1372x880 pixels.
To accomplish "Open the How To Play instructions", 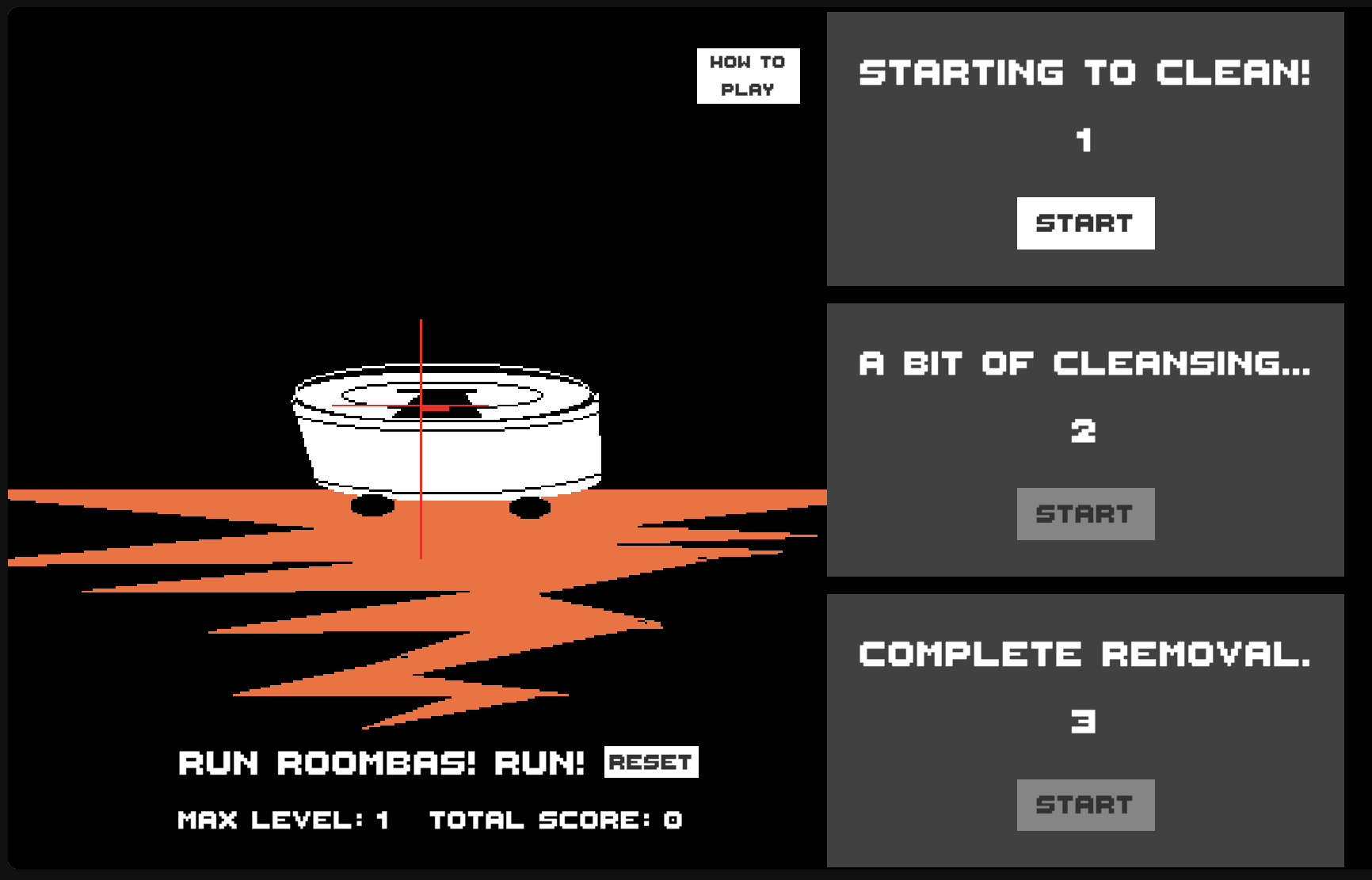I will pos(748,75).
